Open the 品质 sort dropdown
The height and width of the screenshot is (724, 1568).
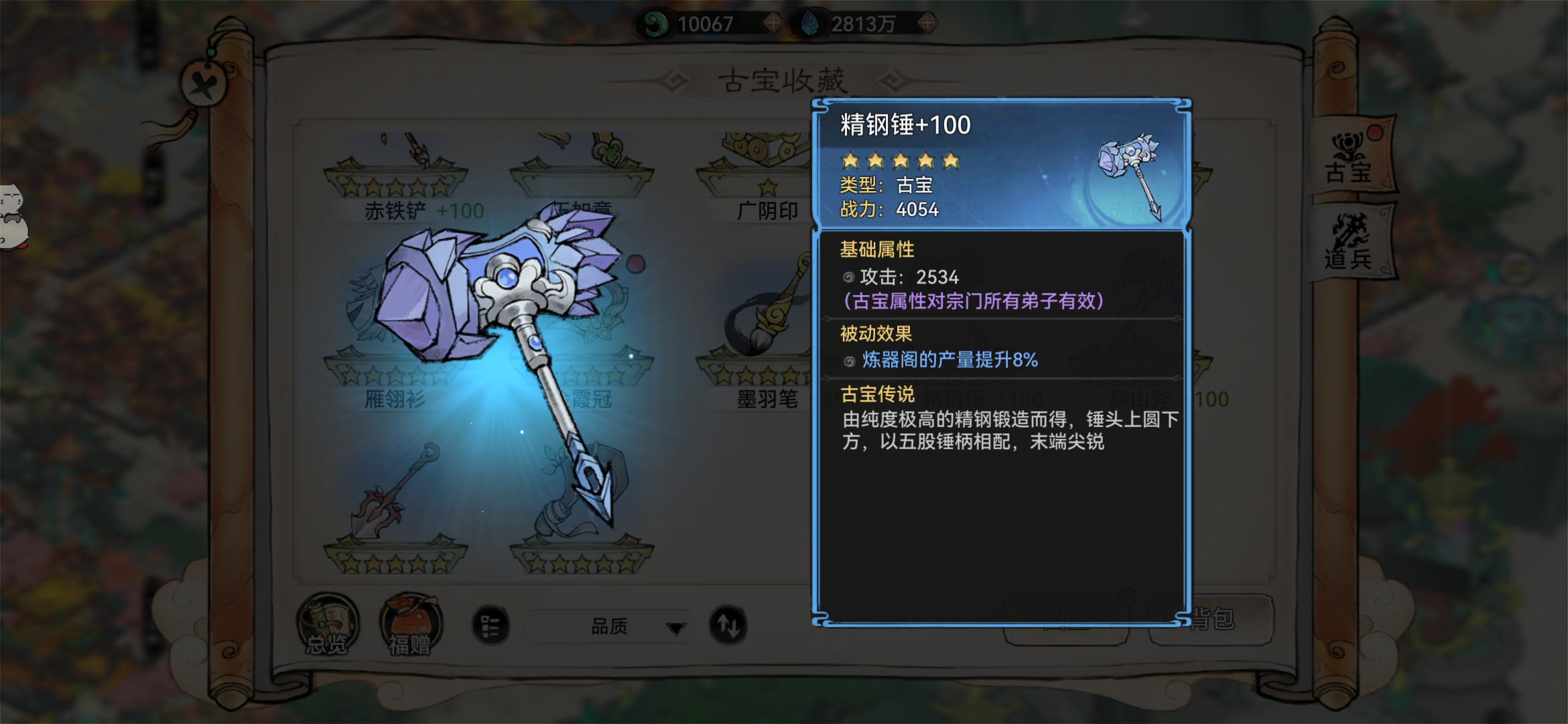[608, 627]
